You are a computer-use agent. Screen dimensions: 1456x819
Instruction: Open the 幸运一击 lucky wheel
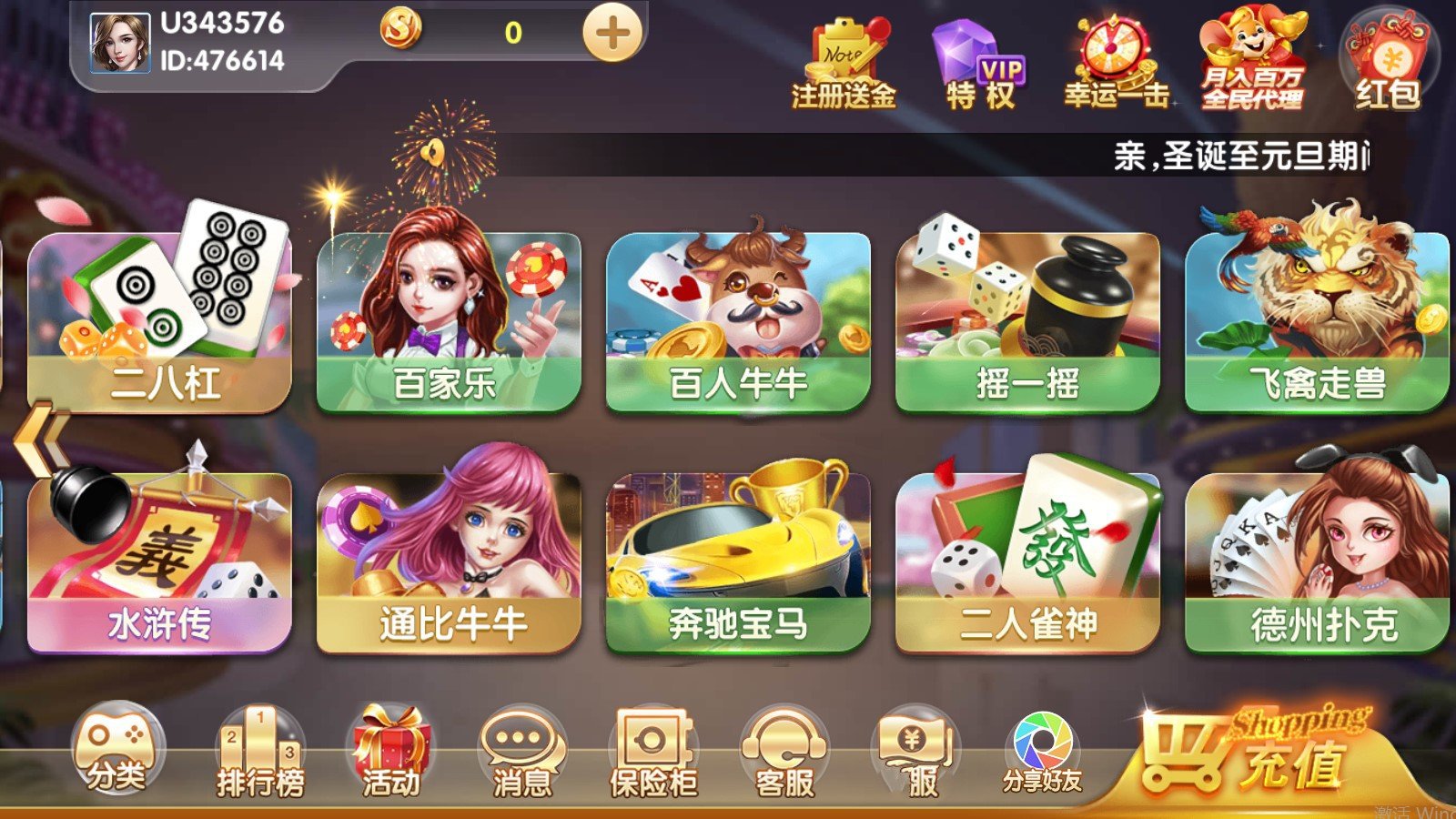(x=1116, y=64)
